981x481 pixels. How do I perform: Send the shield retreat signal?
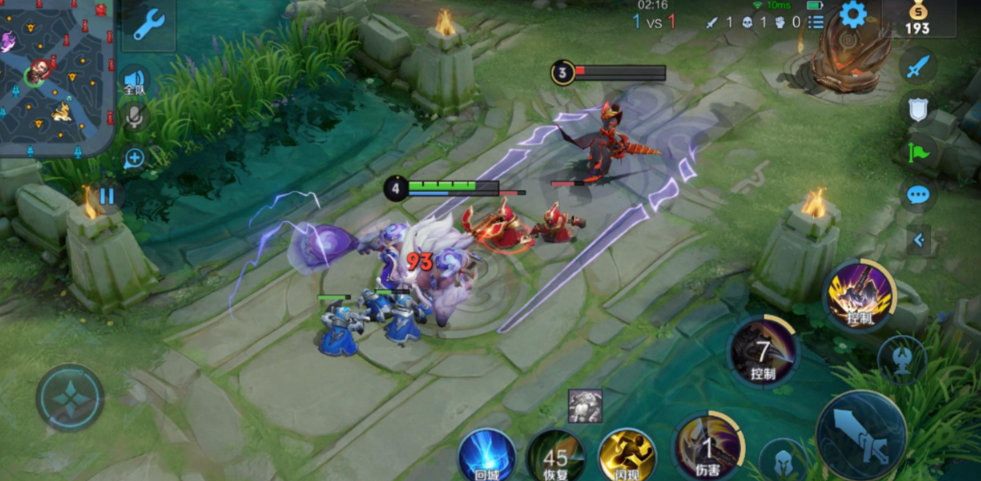click(918, 110)
